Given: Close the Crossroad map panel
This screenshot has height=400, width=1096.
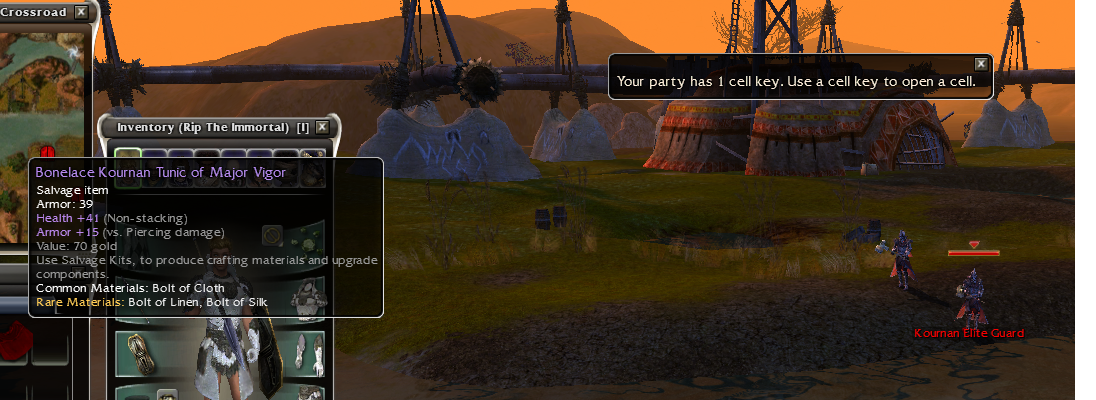Looking at the screenshot, I should tap(81, 12).
